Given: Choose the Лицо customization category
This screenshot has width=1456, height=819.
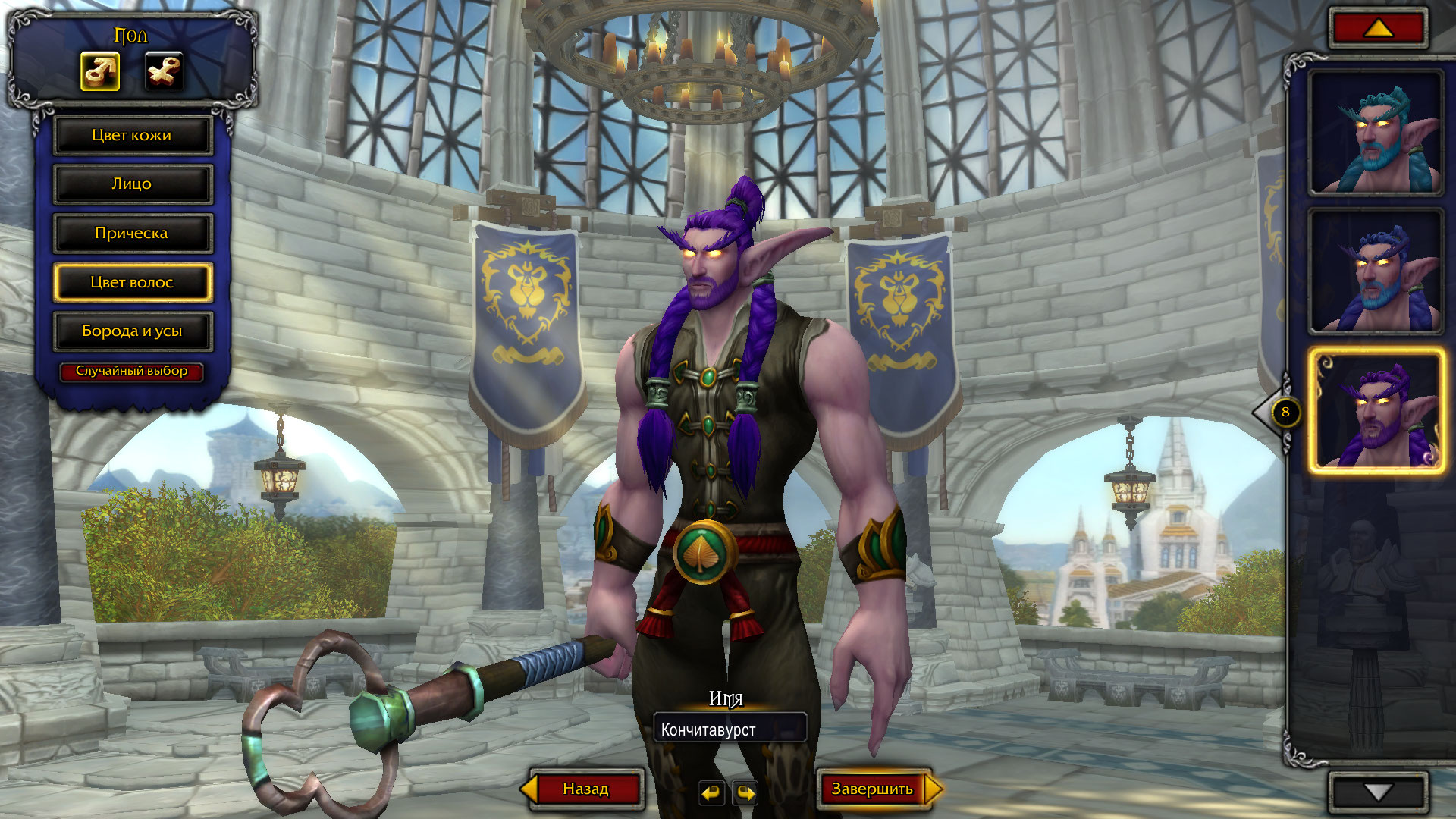Looking at the screenshot, I should coord(132,184).
